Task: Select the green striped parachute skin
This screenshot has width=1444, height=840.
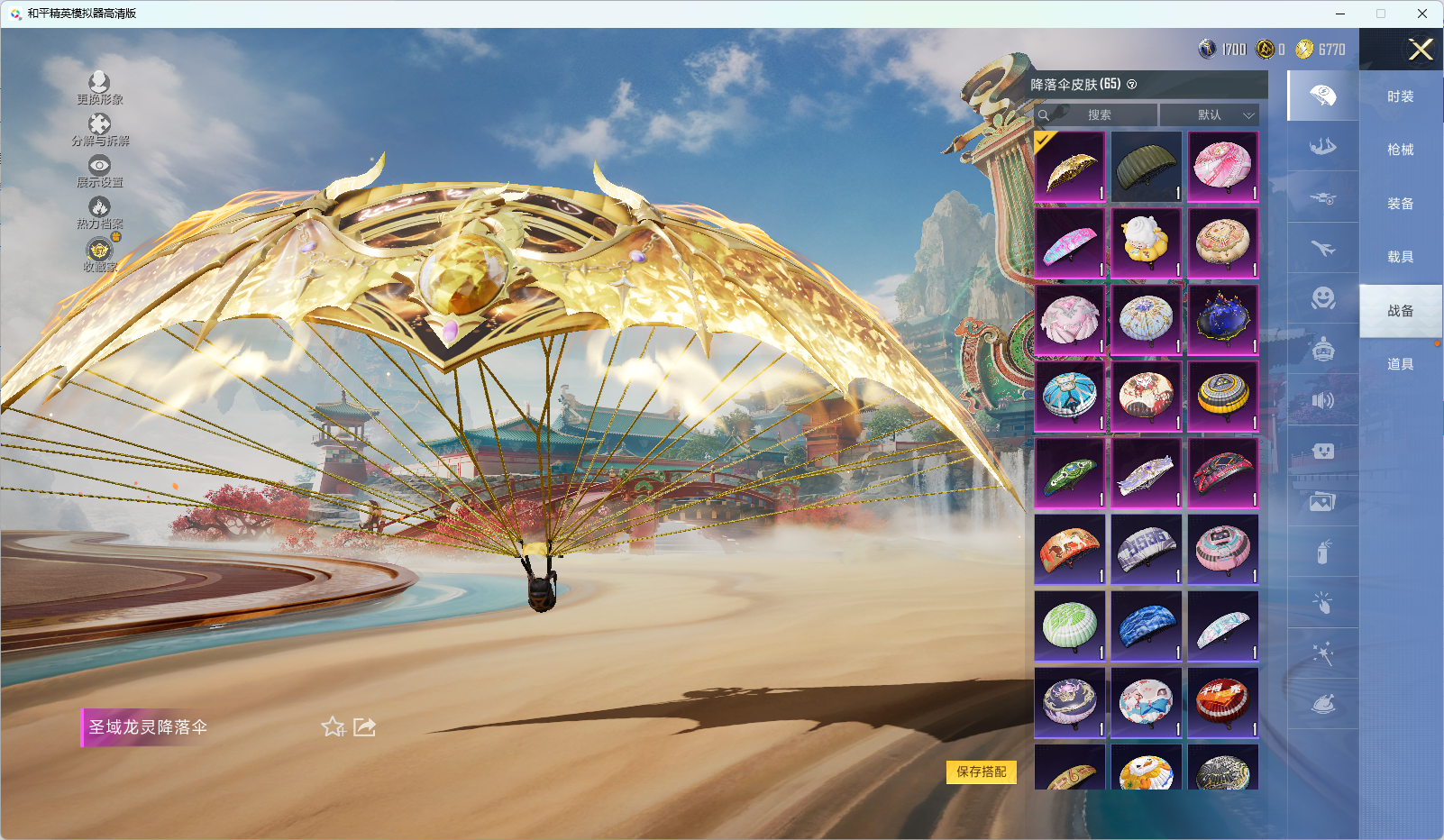Action: pyautogui.click(x=1069, y=625)
